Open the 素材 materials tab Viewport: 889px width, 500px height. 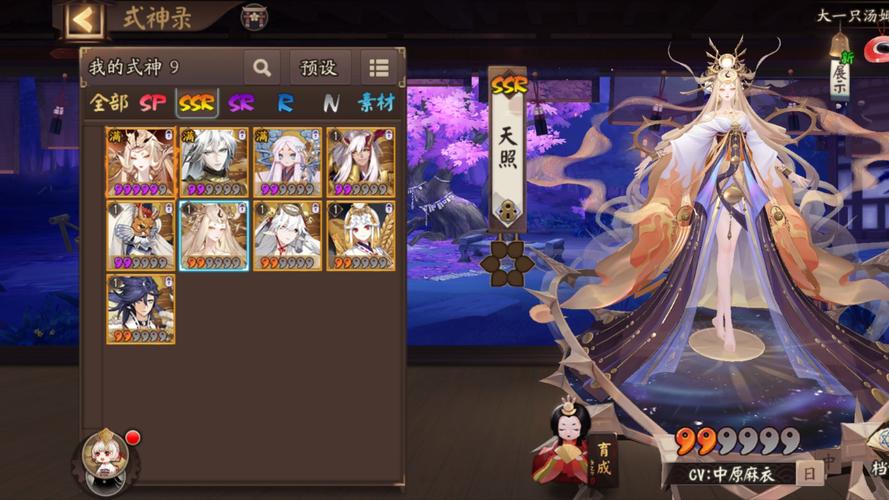(376, 102)
